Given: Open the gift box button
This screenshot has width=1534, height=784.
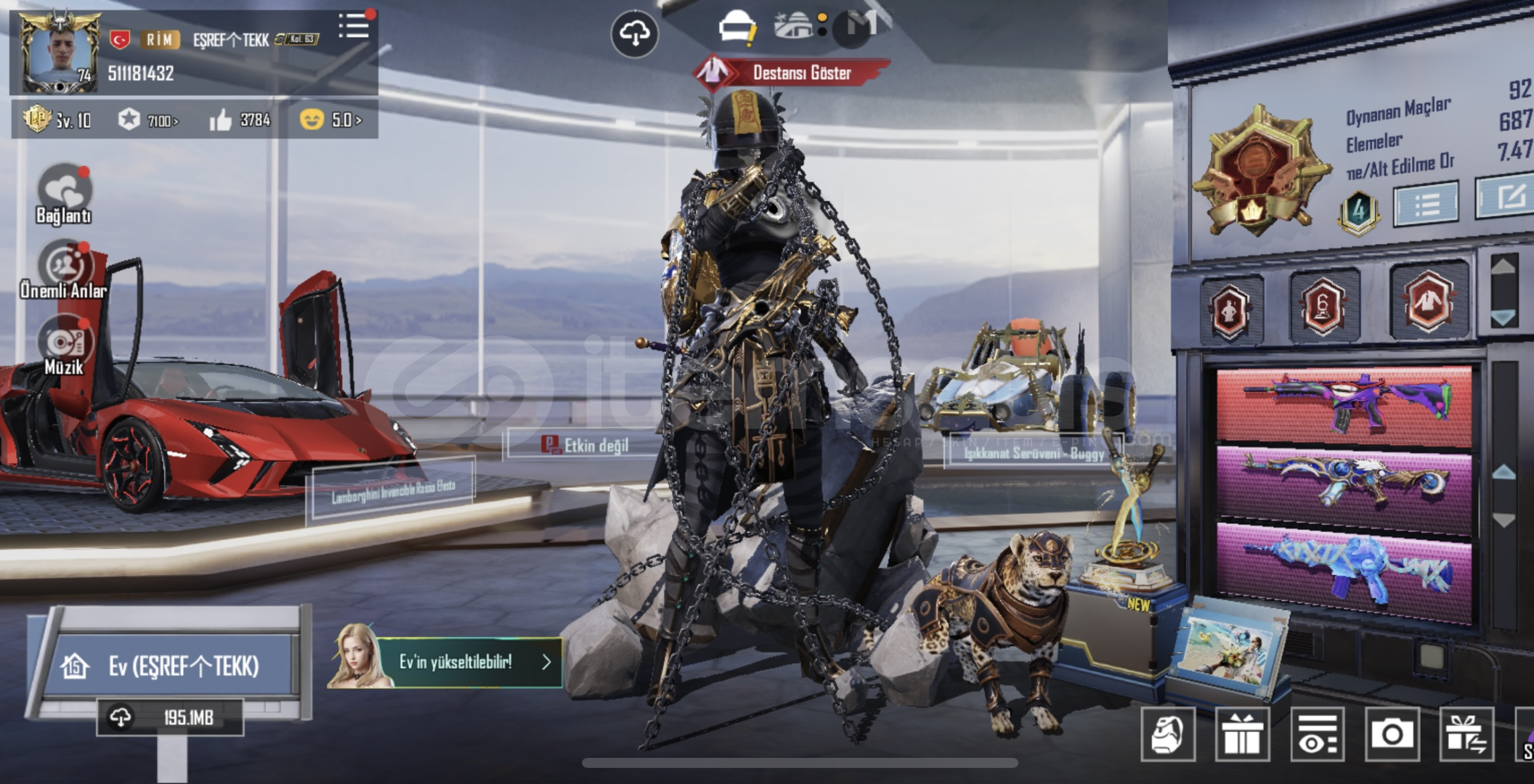Looking at the screenshot, I should pyautogui.click(x=1242, y=735).
